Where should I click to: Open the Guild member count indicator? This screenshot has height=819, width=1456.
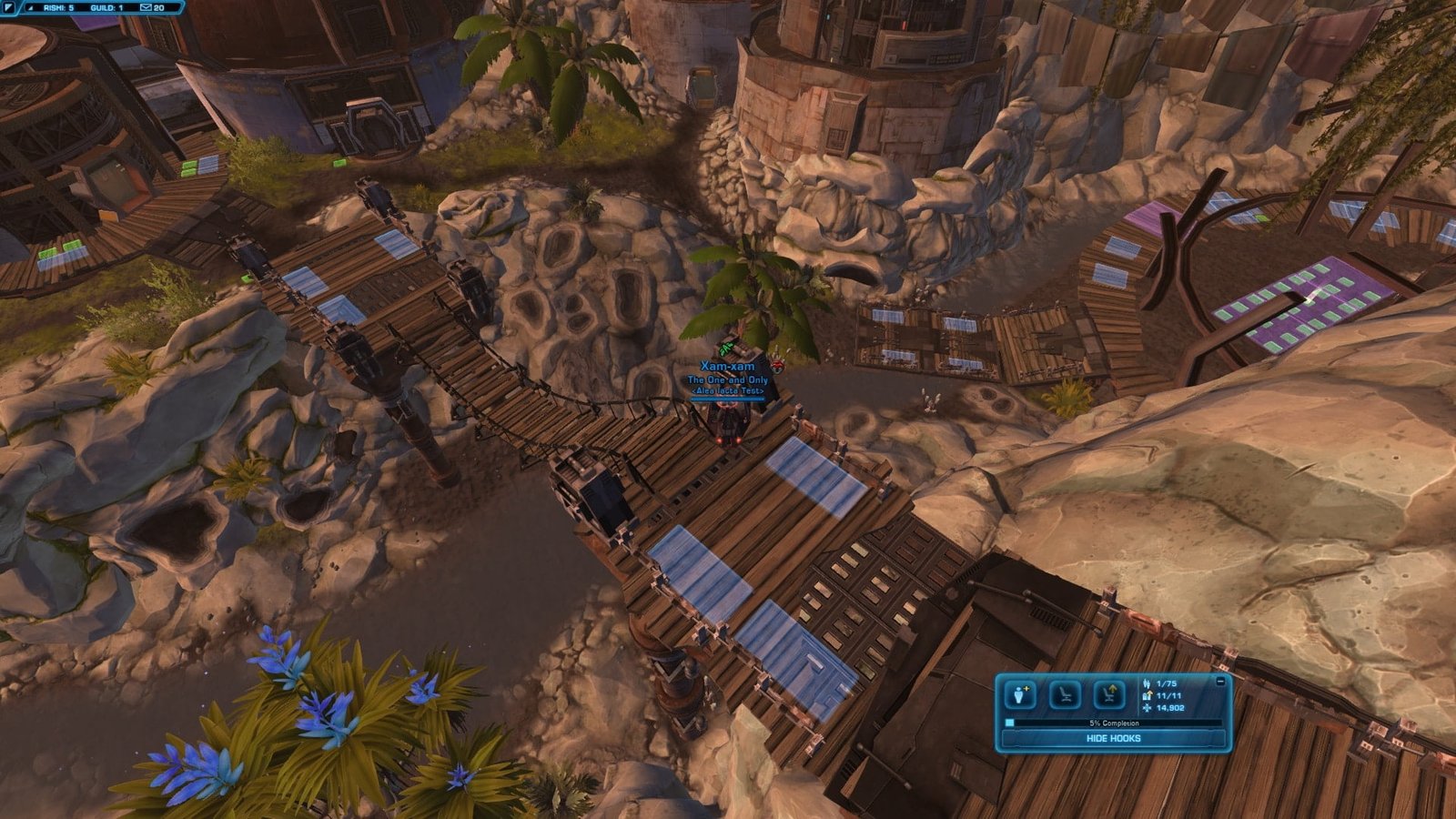point(106,7)
